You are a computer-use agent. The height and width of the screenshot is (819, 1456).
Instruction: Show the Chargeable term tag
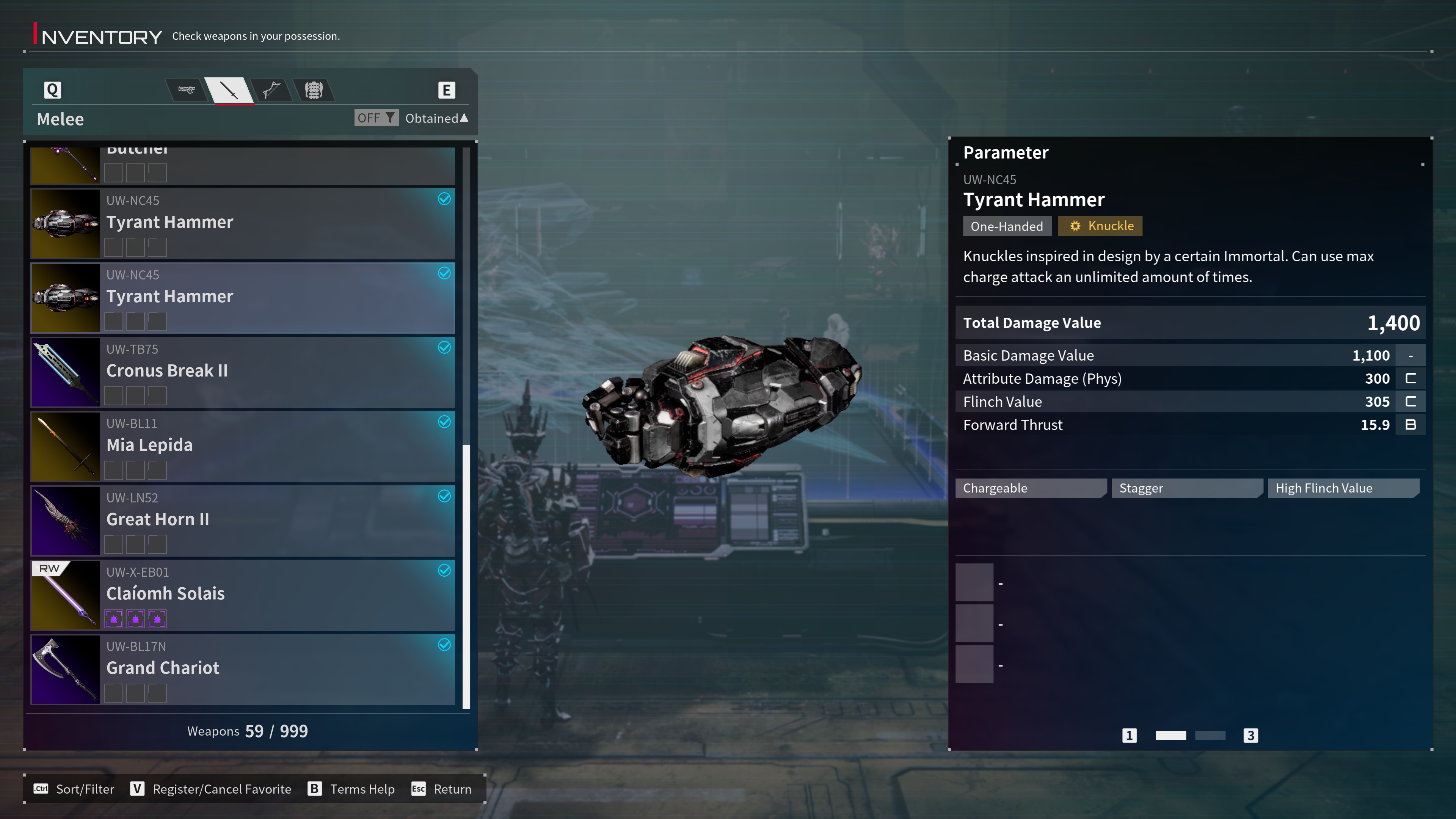tap(1030, 488)
